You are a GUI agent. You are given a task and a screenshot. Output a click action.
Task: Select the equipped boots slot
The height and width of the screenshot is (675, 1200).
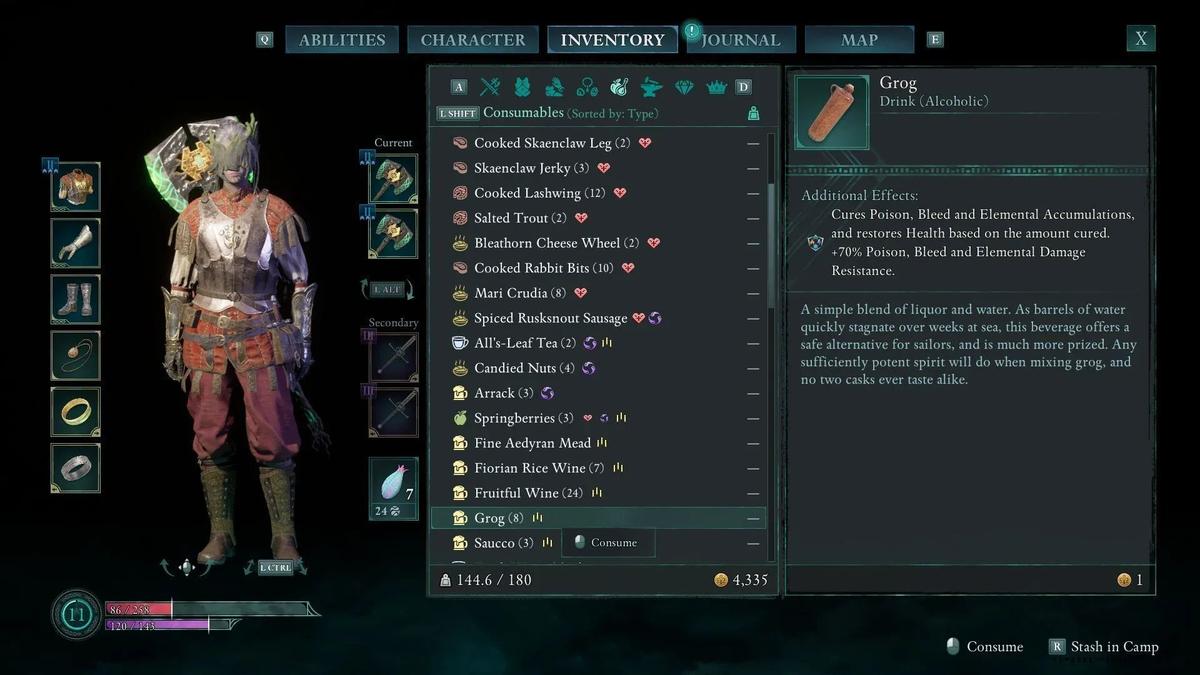pyautogui.click(x=76, y=299)
